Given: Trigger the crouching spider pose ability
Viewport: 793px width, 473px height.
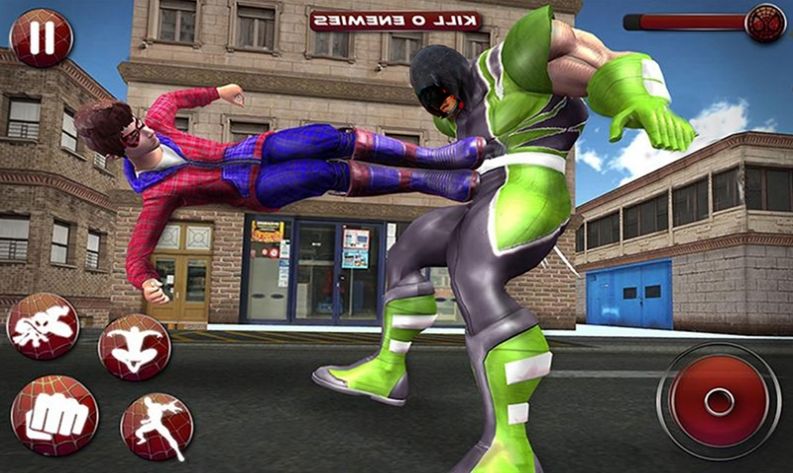Looking at the screenshot, I should pos(134,347).
